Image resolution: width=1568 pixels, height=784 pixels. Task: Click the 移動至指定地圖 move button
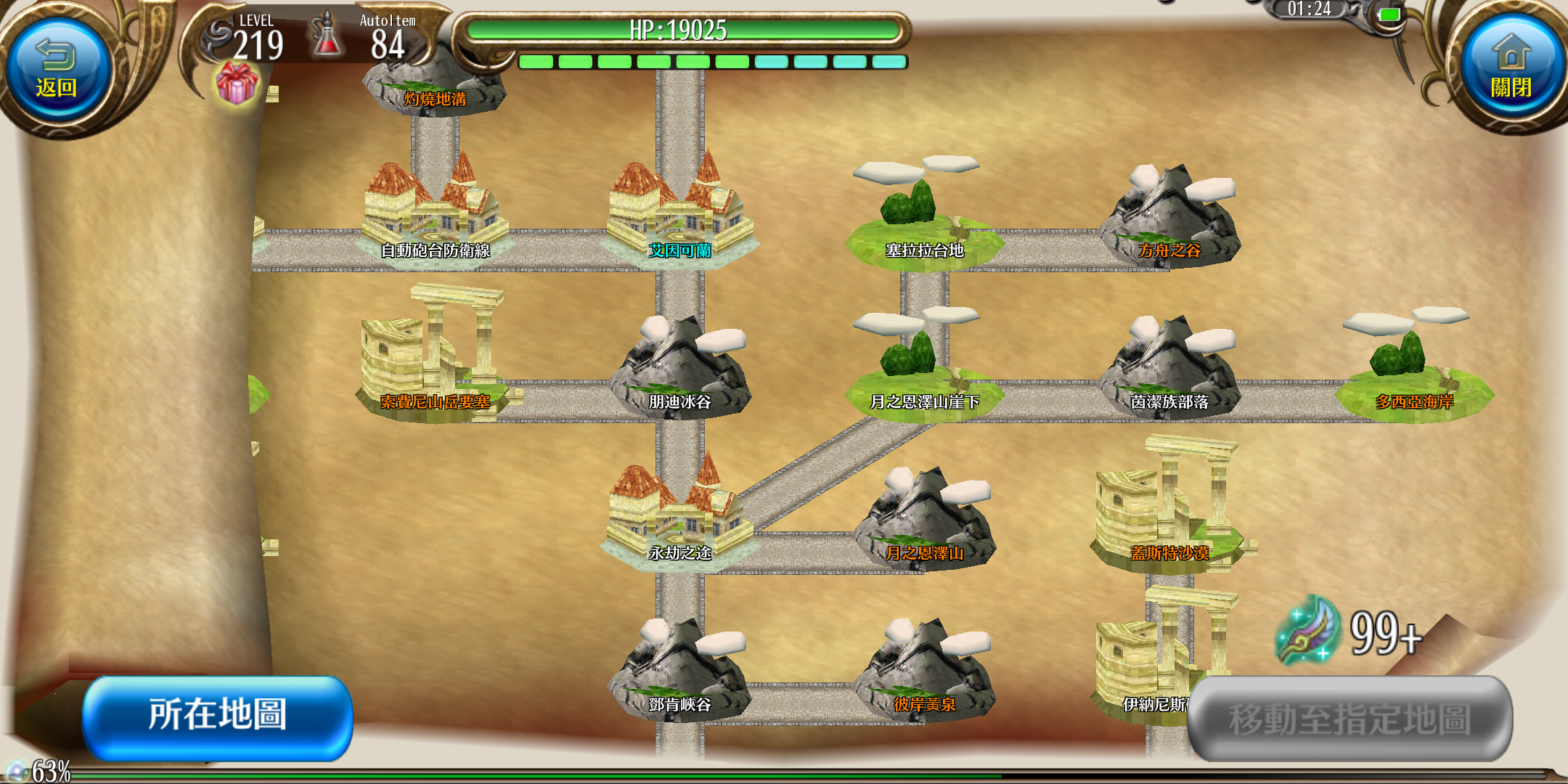click(x=1350, y=719)
